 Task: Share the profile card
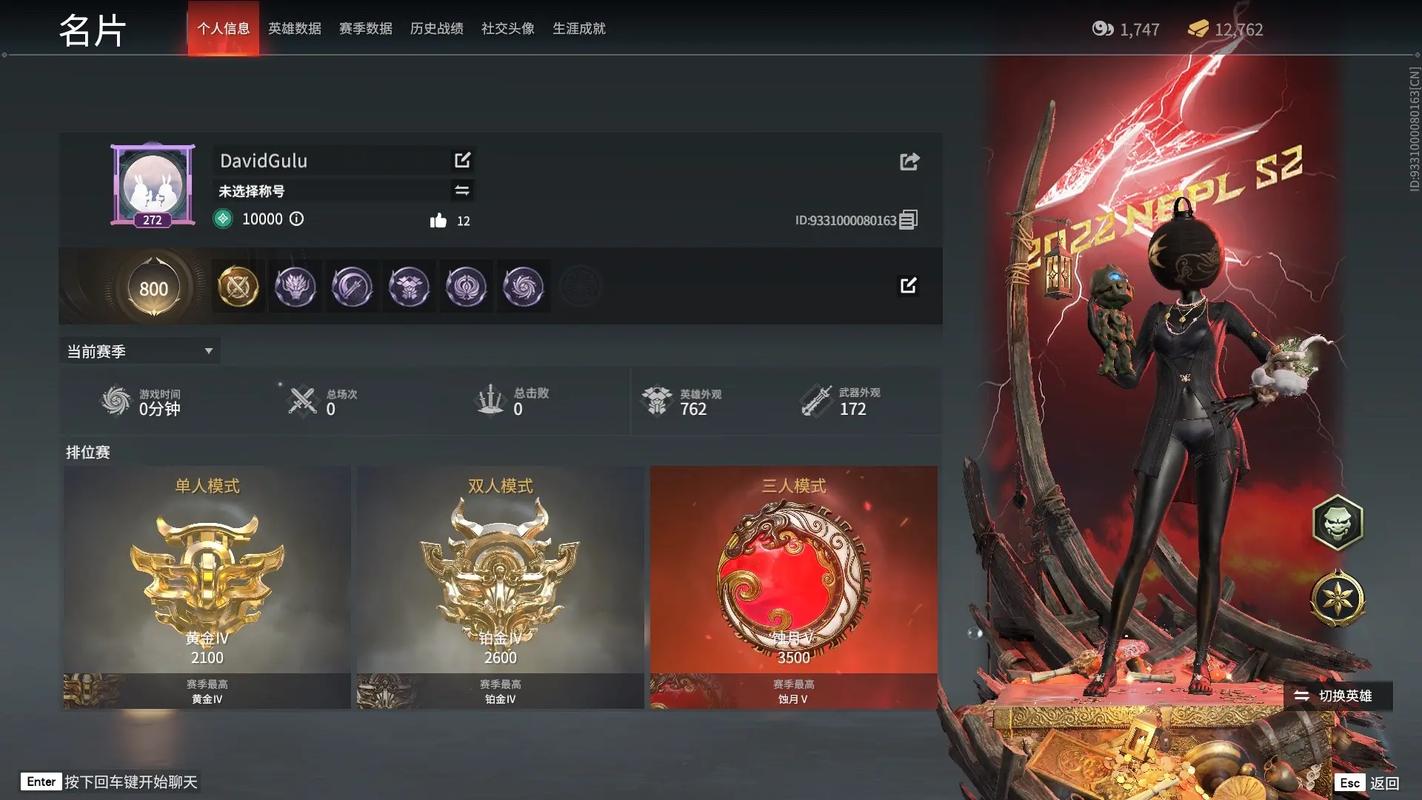(x=909, y=161)
